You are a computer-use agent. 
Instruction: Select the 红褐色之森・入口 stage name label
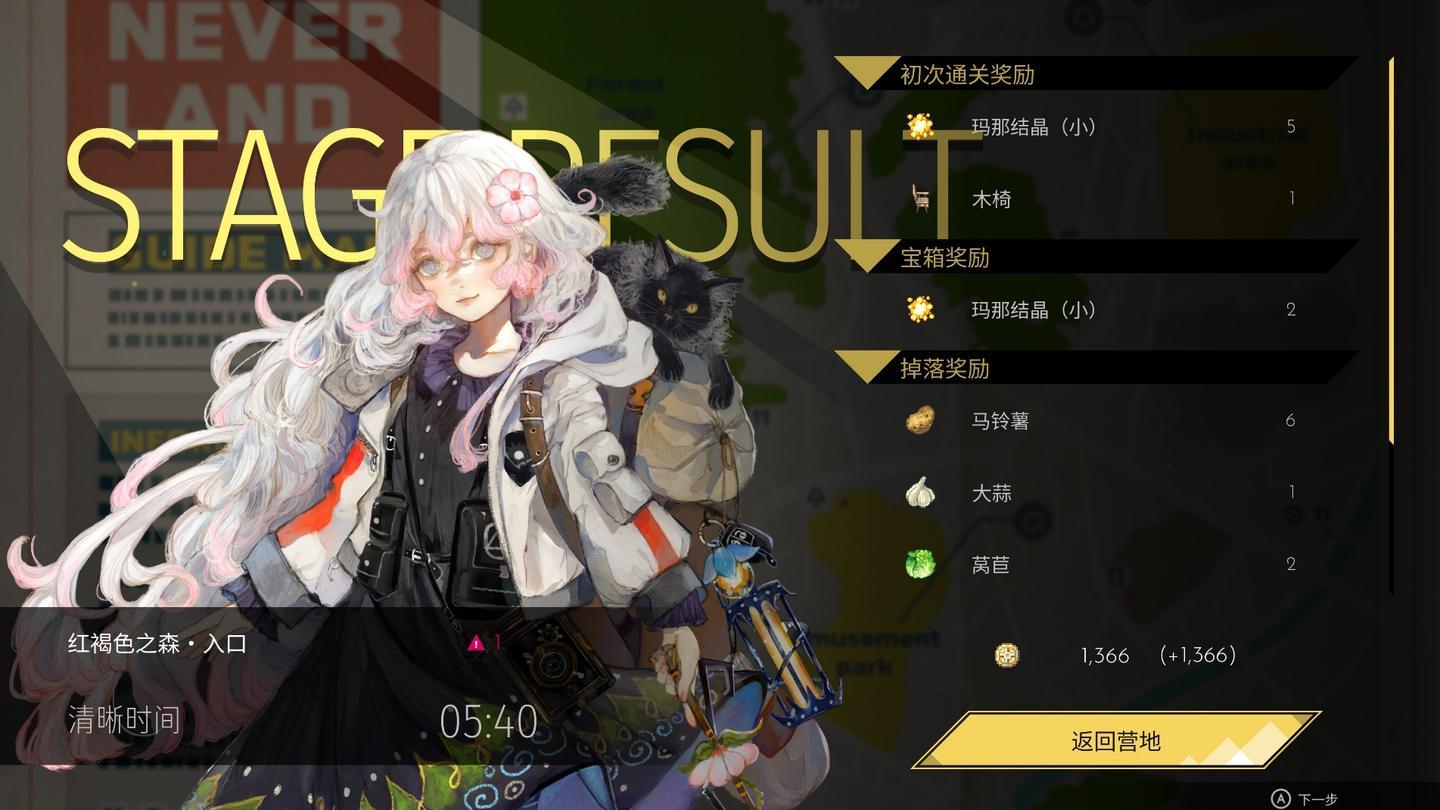coord(155,644)
